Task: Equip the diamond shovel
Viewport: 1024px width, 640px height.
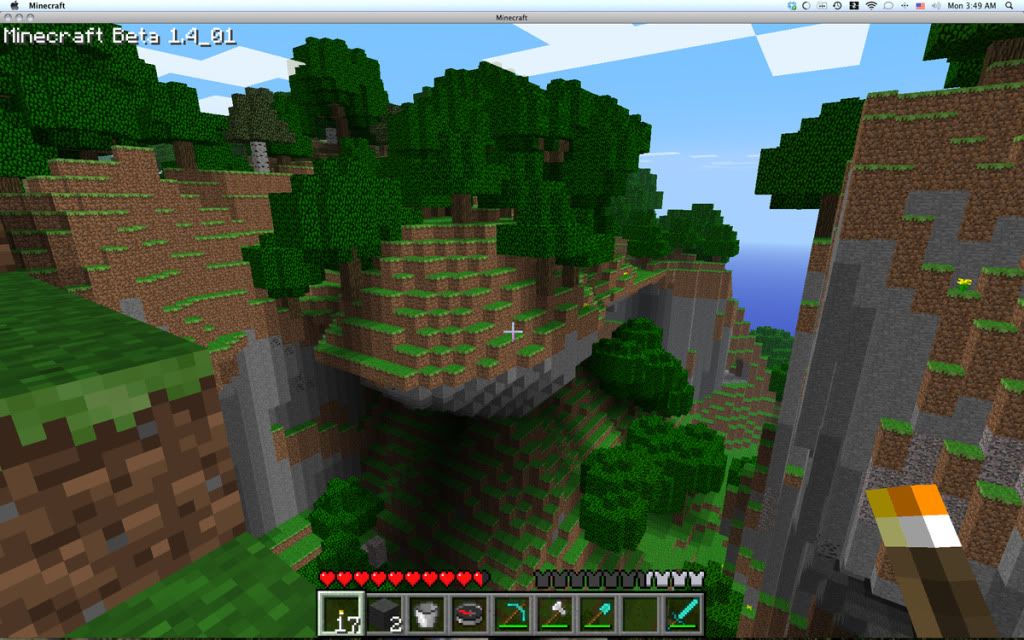Action: pos(597,612)
